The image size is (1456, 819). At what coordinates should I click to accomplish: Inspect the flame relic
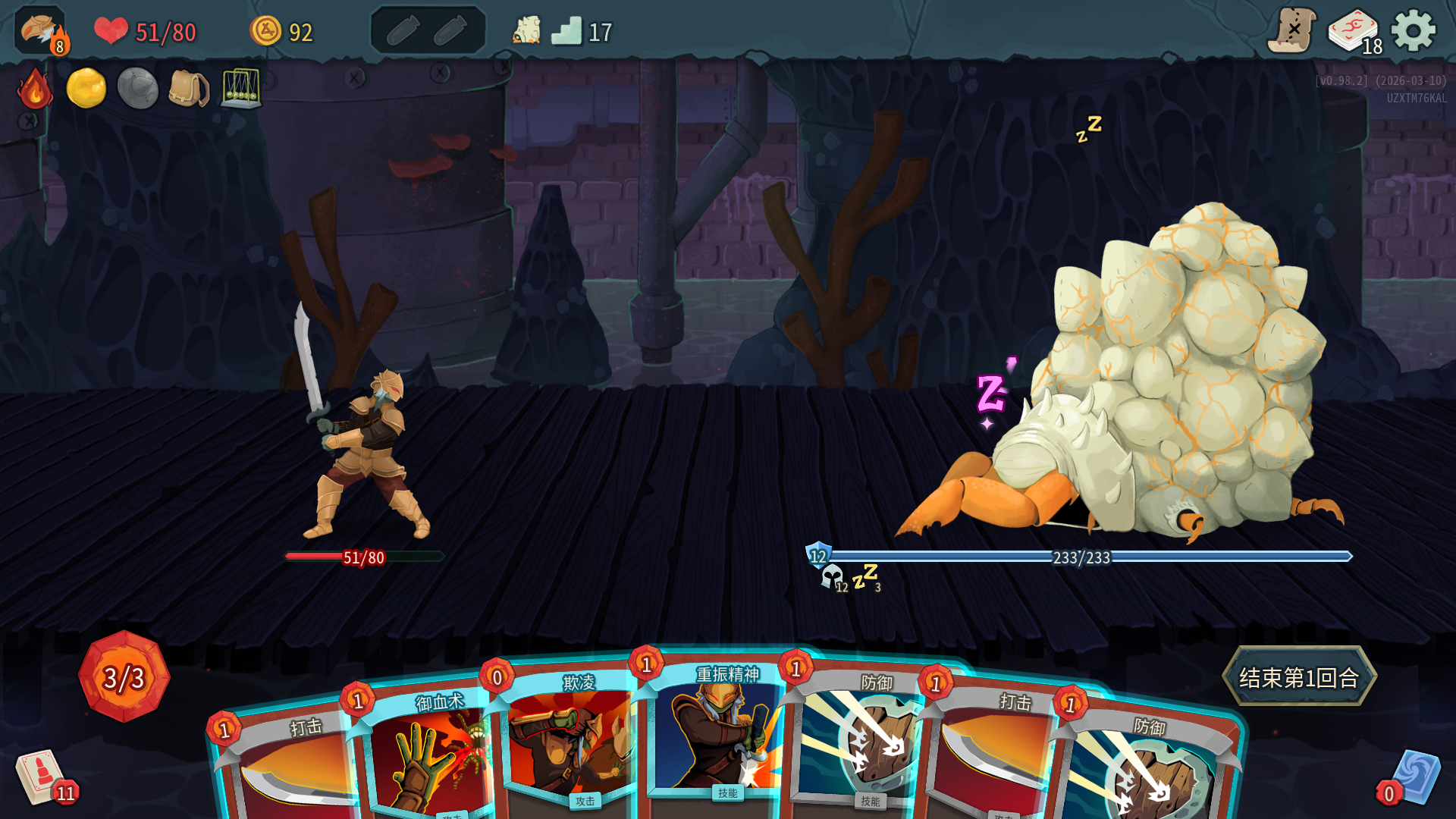coord(35,89)
